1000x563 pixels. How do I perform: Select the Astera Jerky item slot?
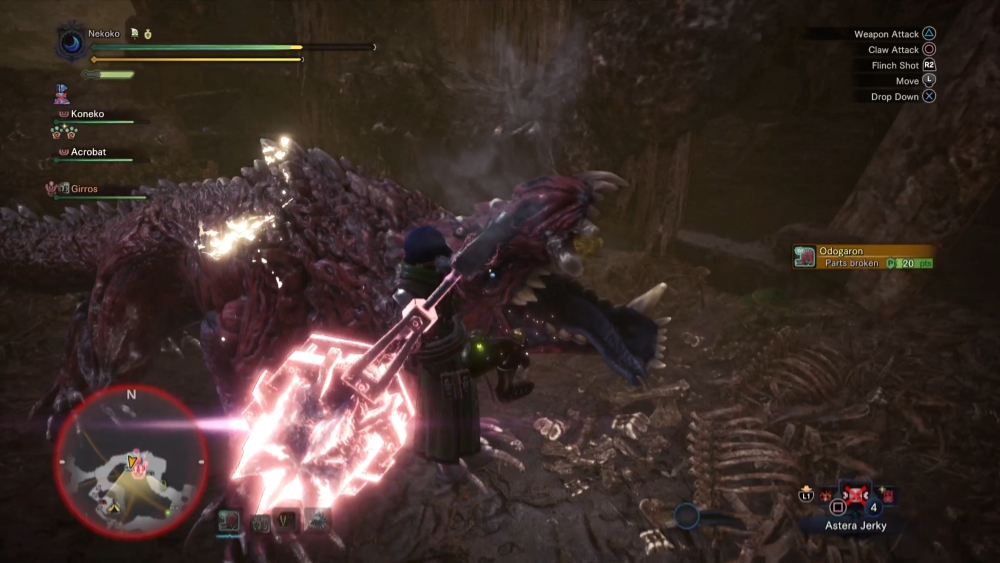pos(857,495)
